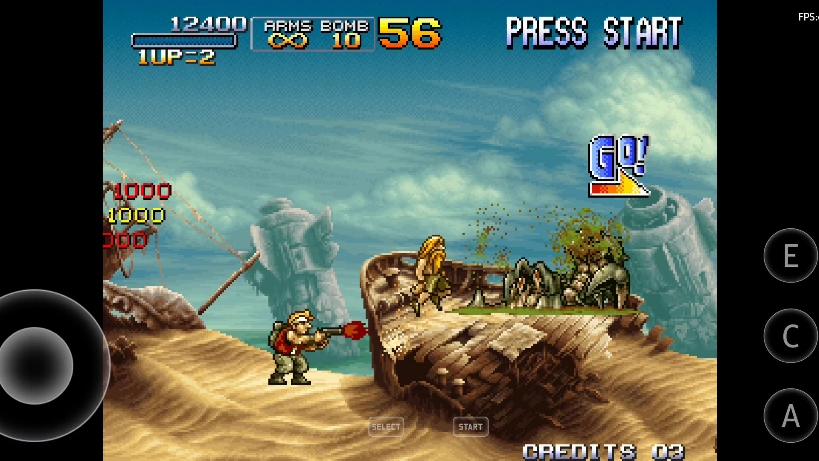This screenshot has height=461, width=819.
Task: Tap the C action button
Action: tap(790, 336)
